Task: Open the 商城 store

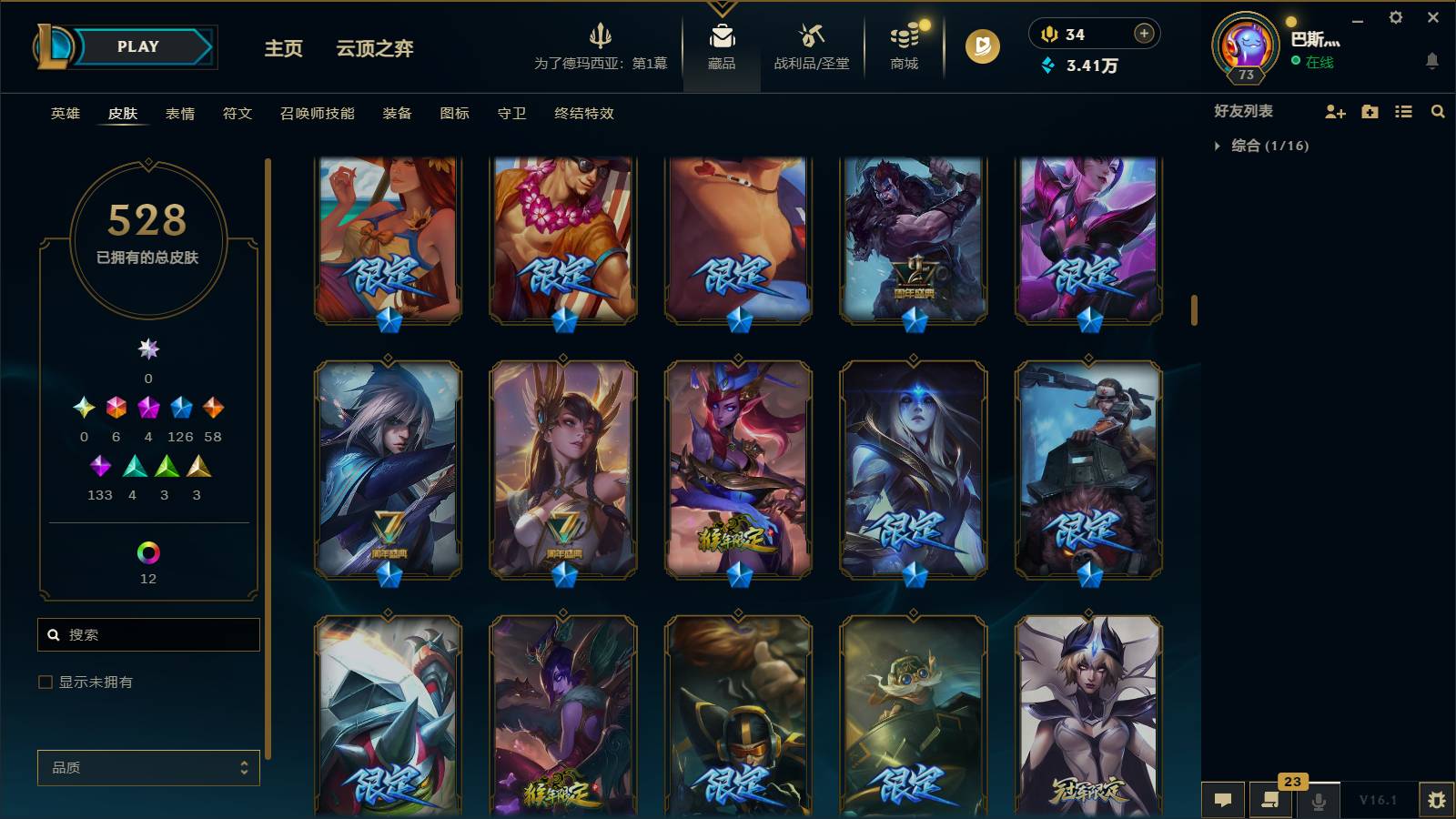Action: click(903, 47)
